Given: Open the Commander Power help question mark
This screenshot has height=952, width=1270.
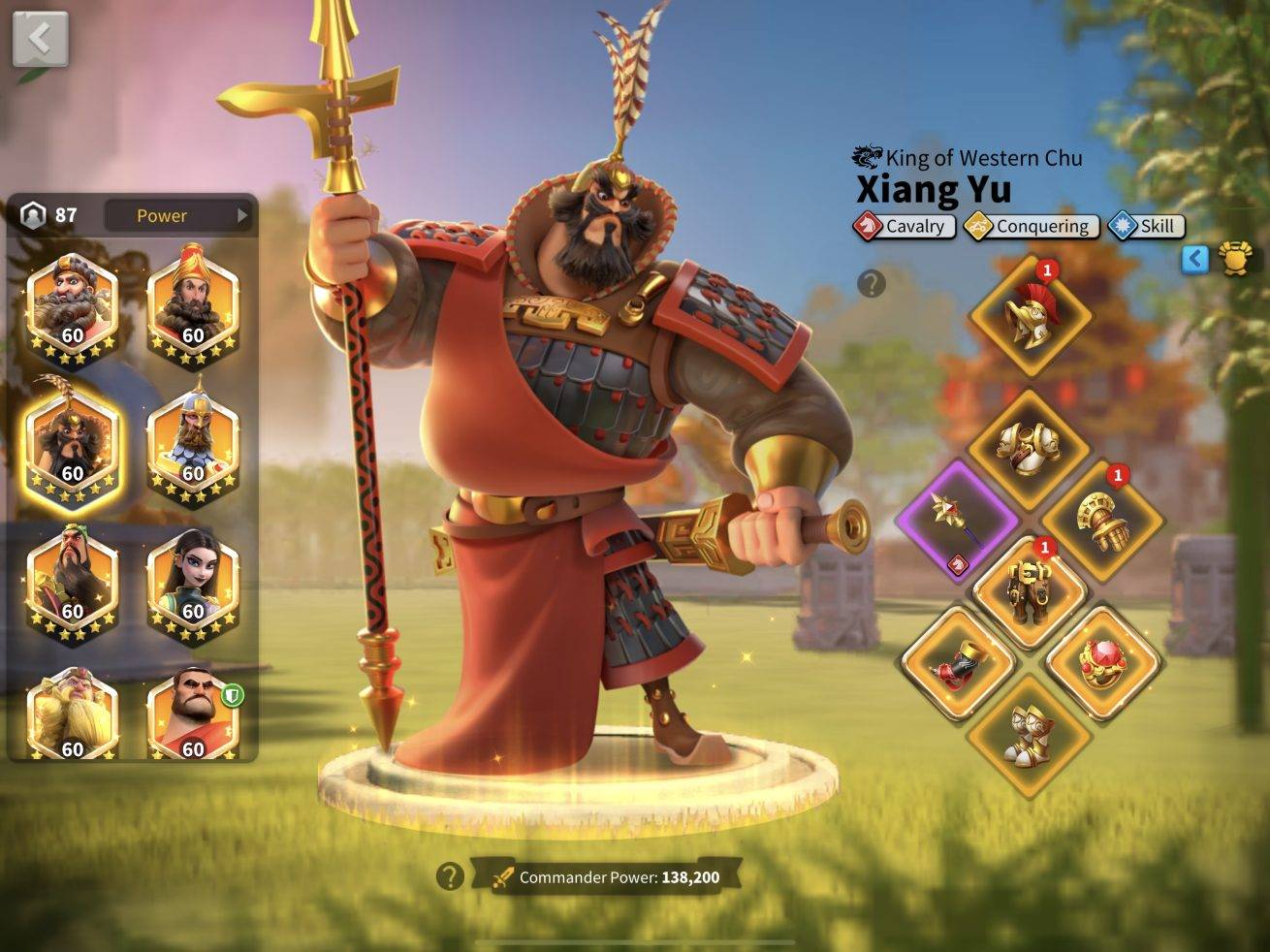Looking at the screenshot, I should tap(449, 876).
